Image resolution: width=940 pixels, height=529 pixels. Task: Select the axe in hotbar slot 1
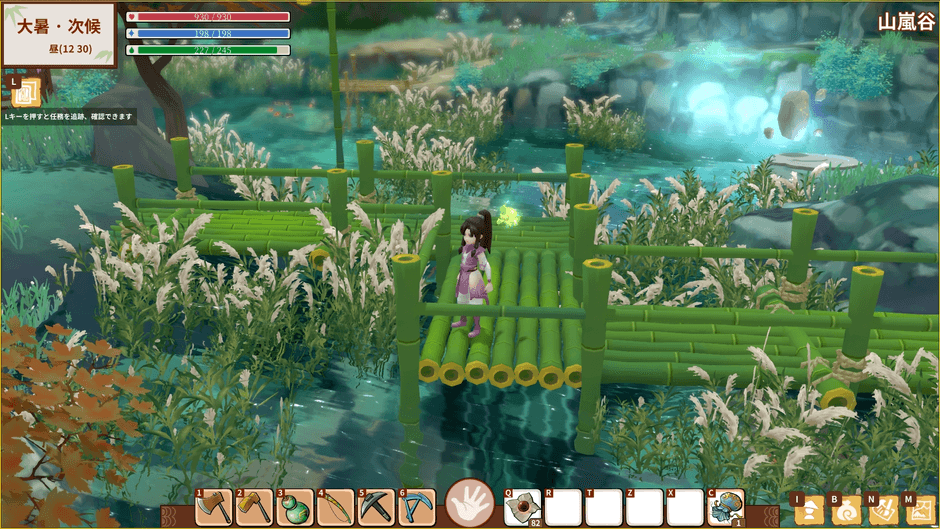tap(214, 507)
